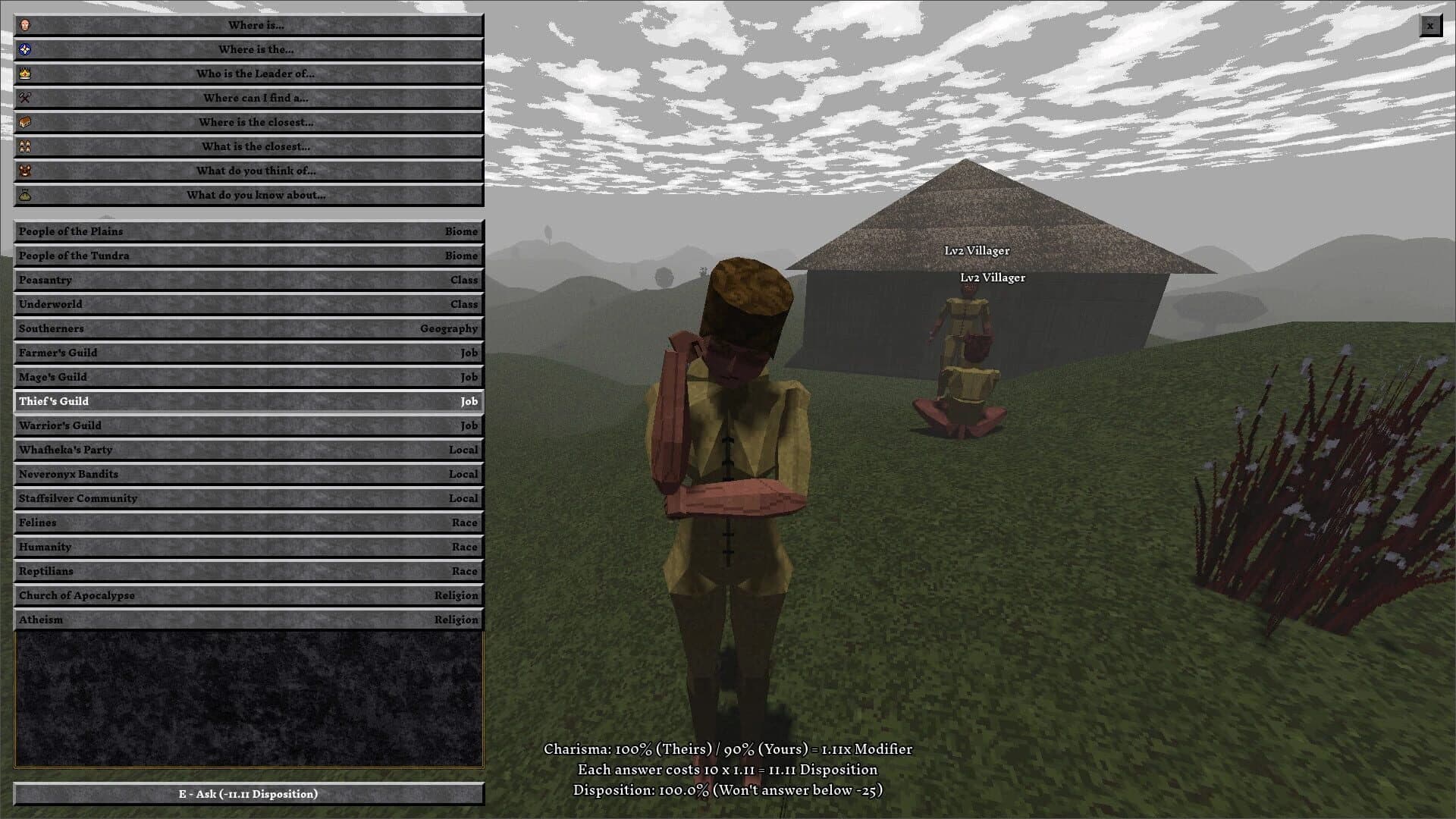1456x819 pixels.
Task: Select the paired figures icon for 'What is the closest...'
Action: click(x=24, y=146)
